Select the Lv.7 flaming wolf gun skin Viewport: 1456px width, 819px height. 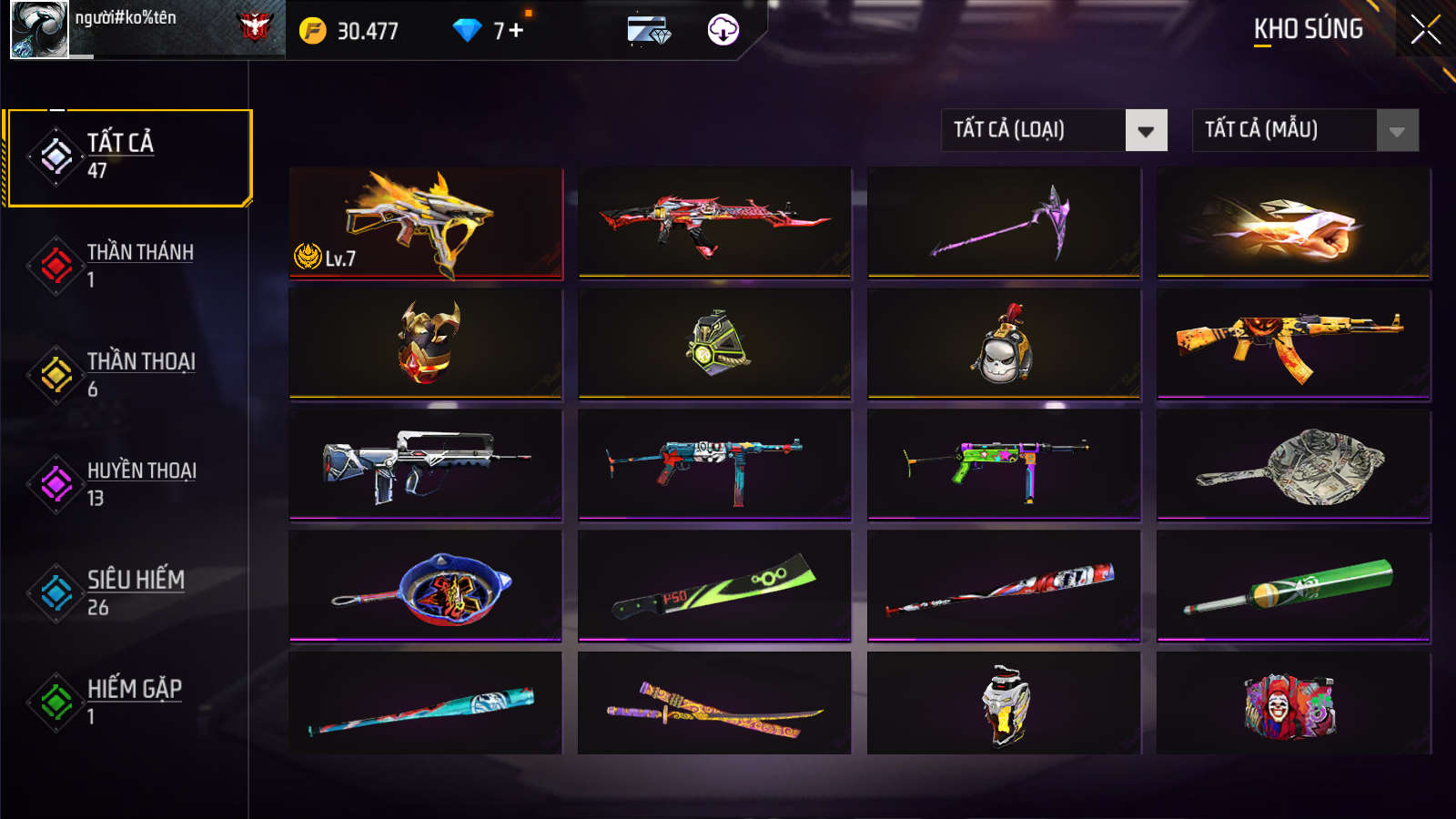(x=425, y=222)
